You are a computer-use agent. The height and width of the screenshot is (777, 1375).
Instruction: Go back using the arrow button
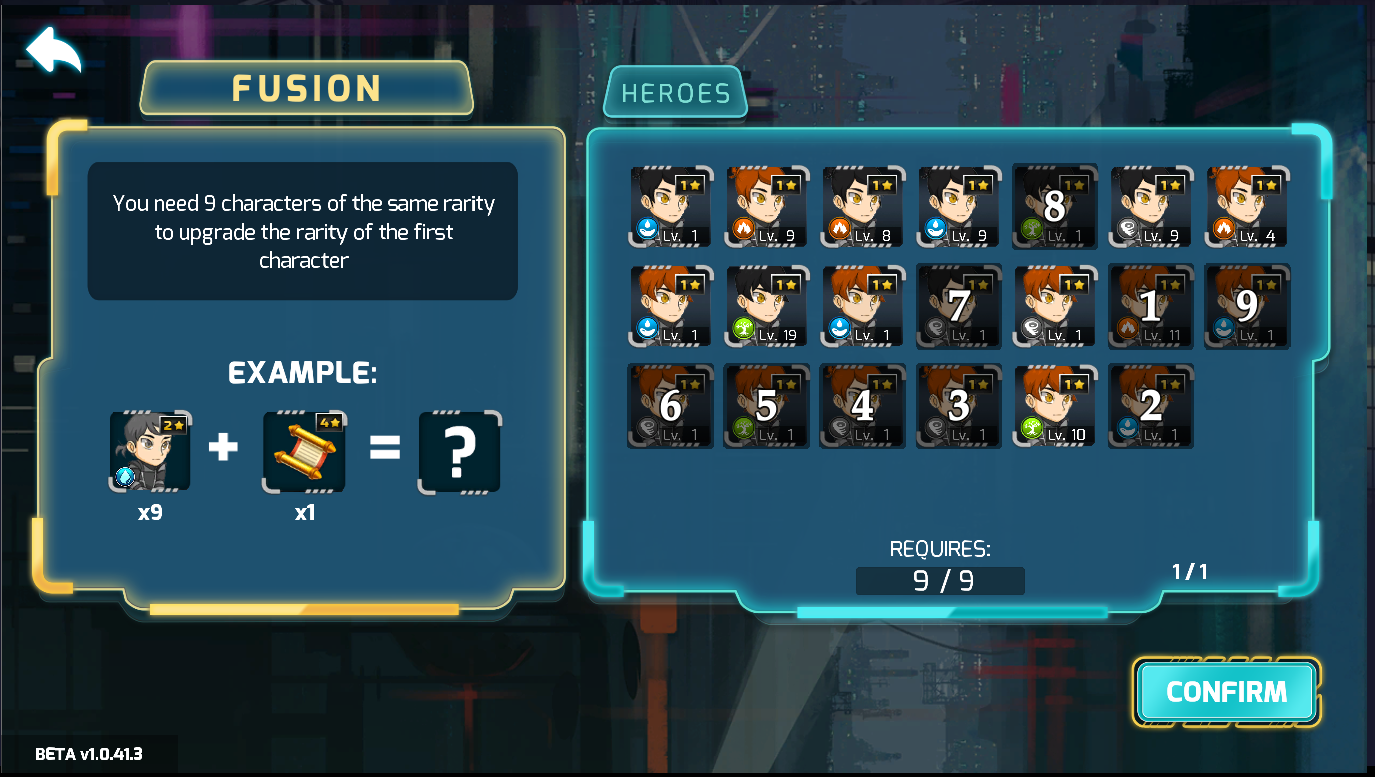53,50
